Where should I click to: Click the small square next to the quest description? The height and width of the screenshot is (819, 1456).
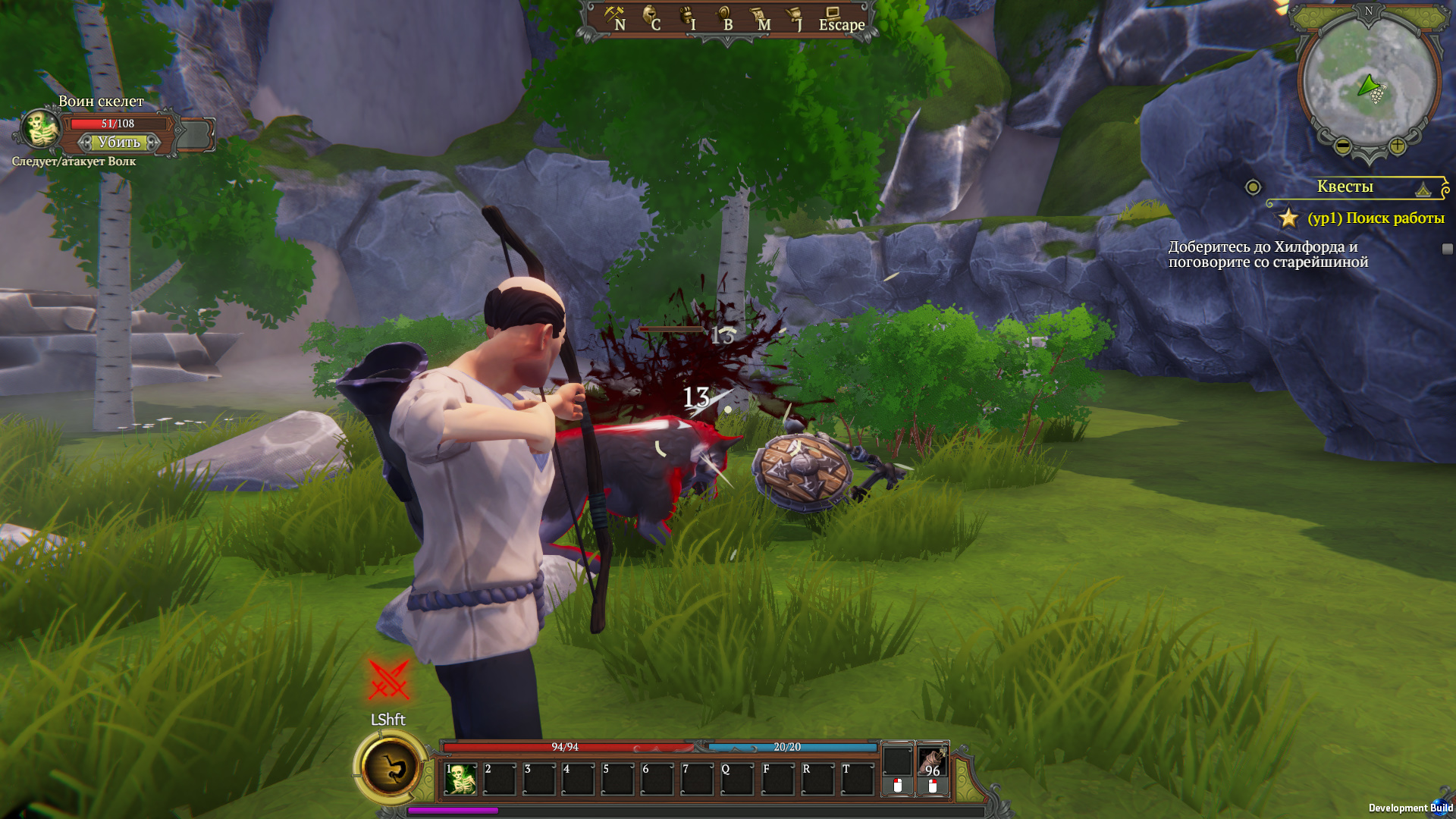[x=1447, y=249]
